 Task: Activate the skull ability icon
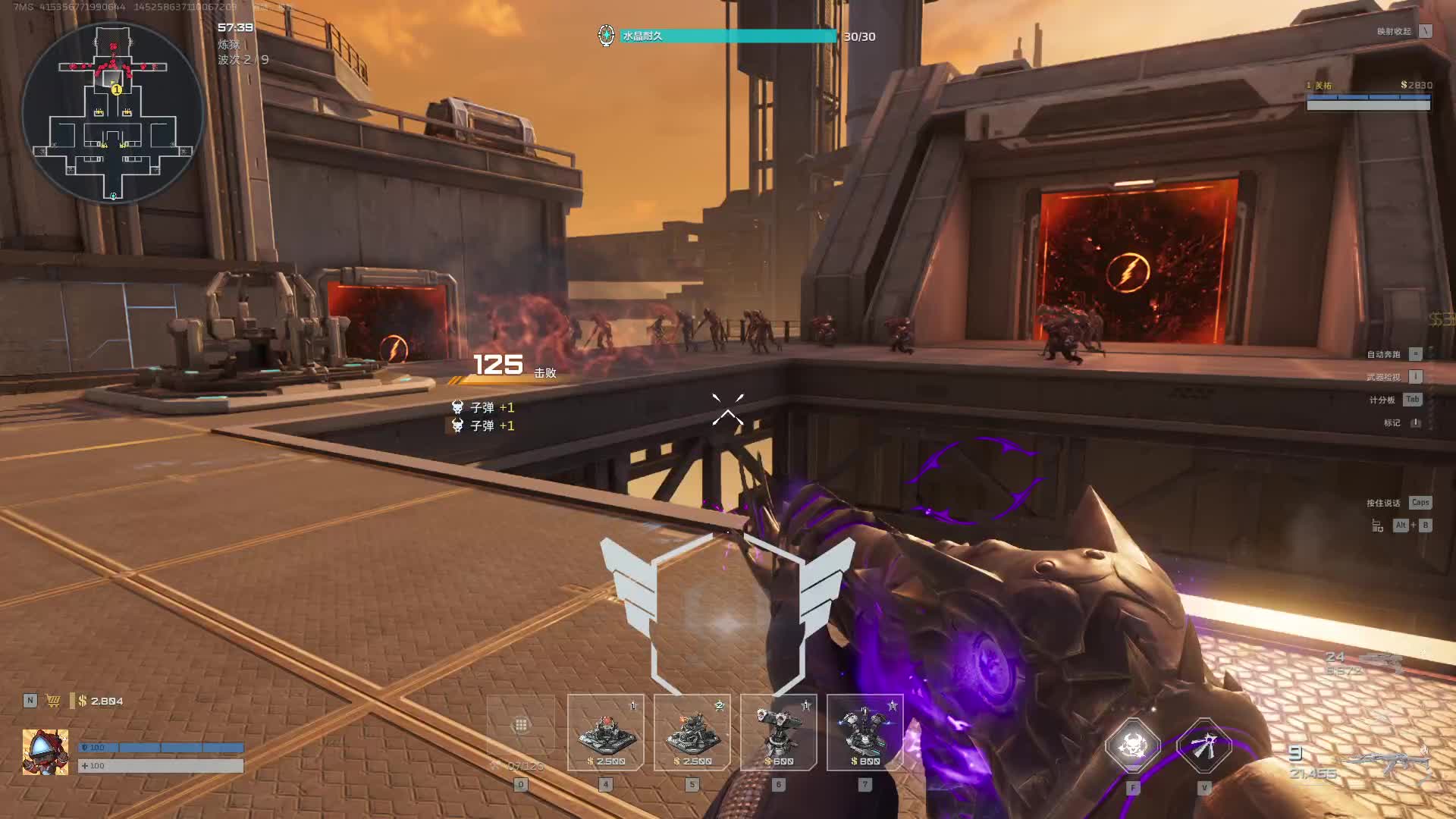coord(1132,745)
